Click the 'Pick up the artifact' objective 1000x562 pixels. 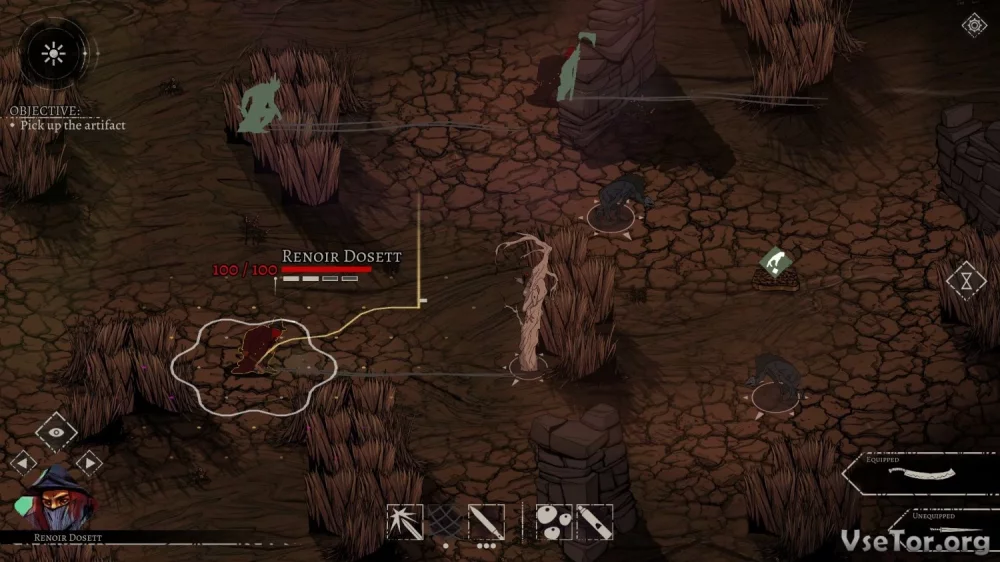pos(73,125)
